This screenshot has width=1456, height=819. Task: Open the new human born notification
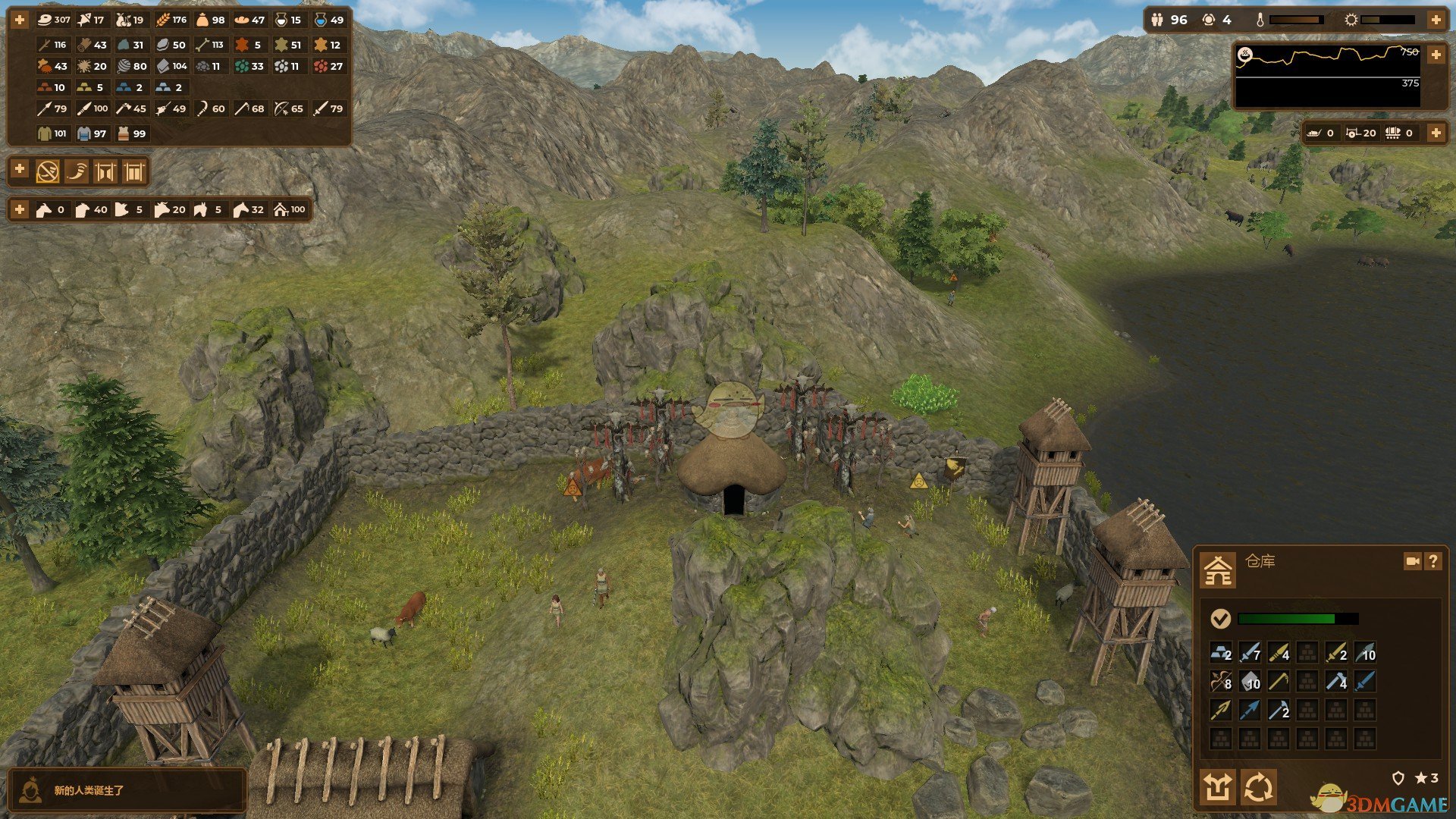pos(127,790)
